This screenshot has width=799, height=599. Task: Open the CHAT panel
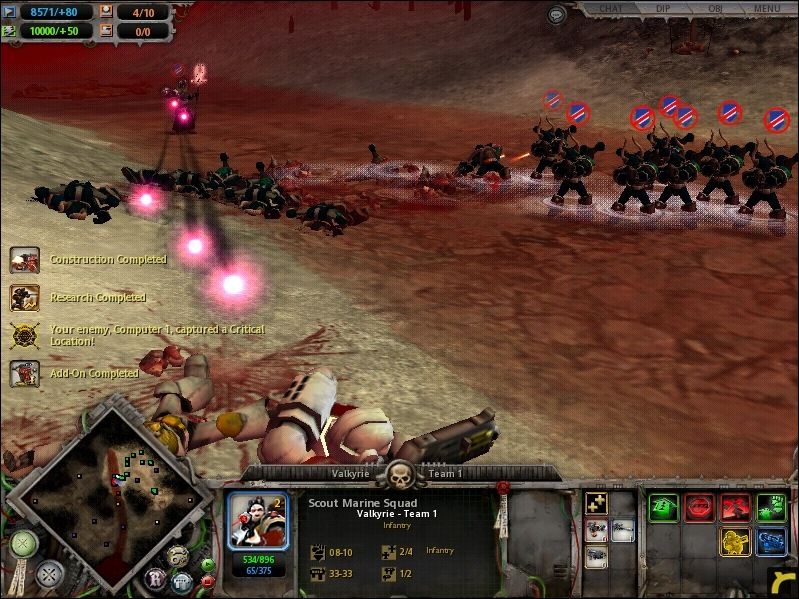click(x=611, y=9)
